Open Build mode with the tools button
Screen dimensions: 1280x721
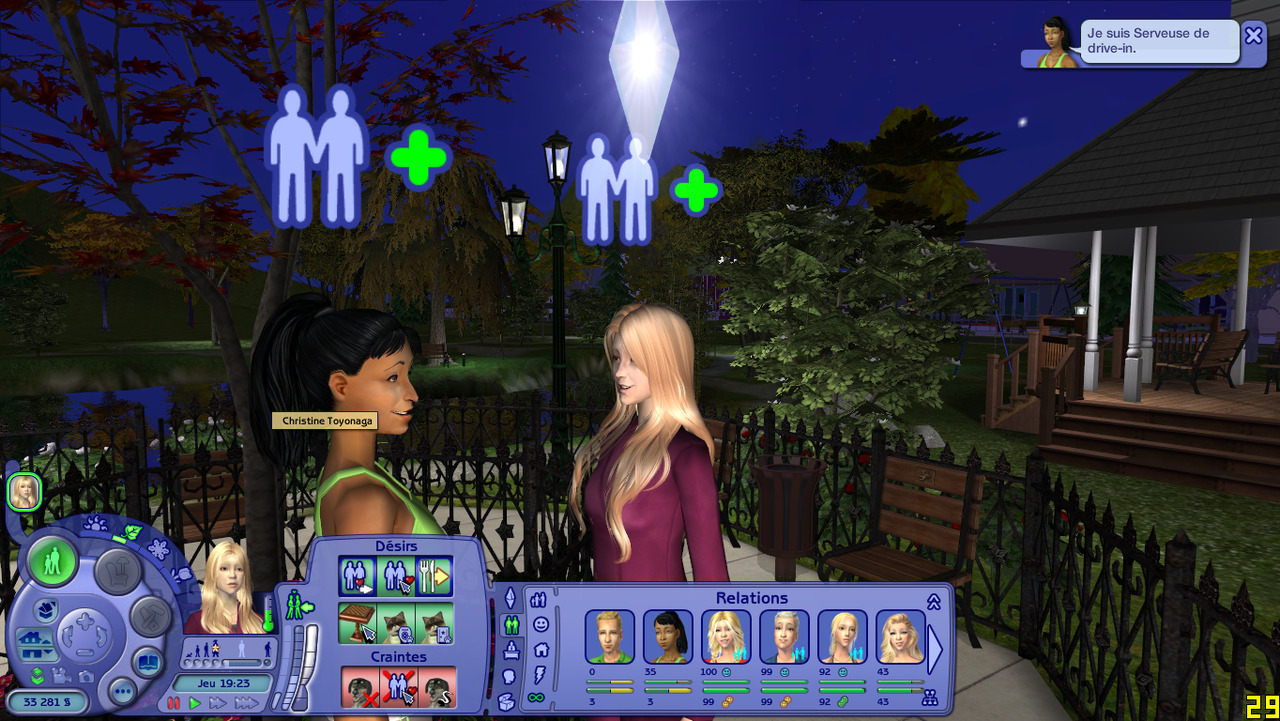[x=150, y=616]
